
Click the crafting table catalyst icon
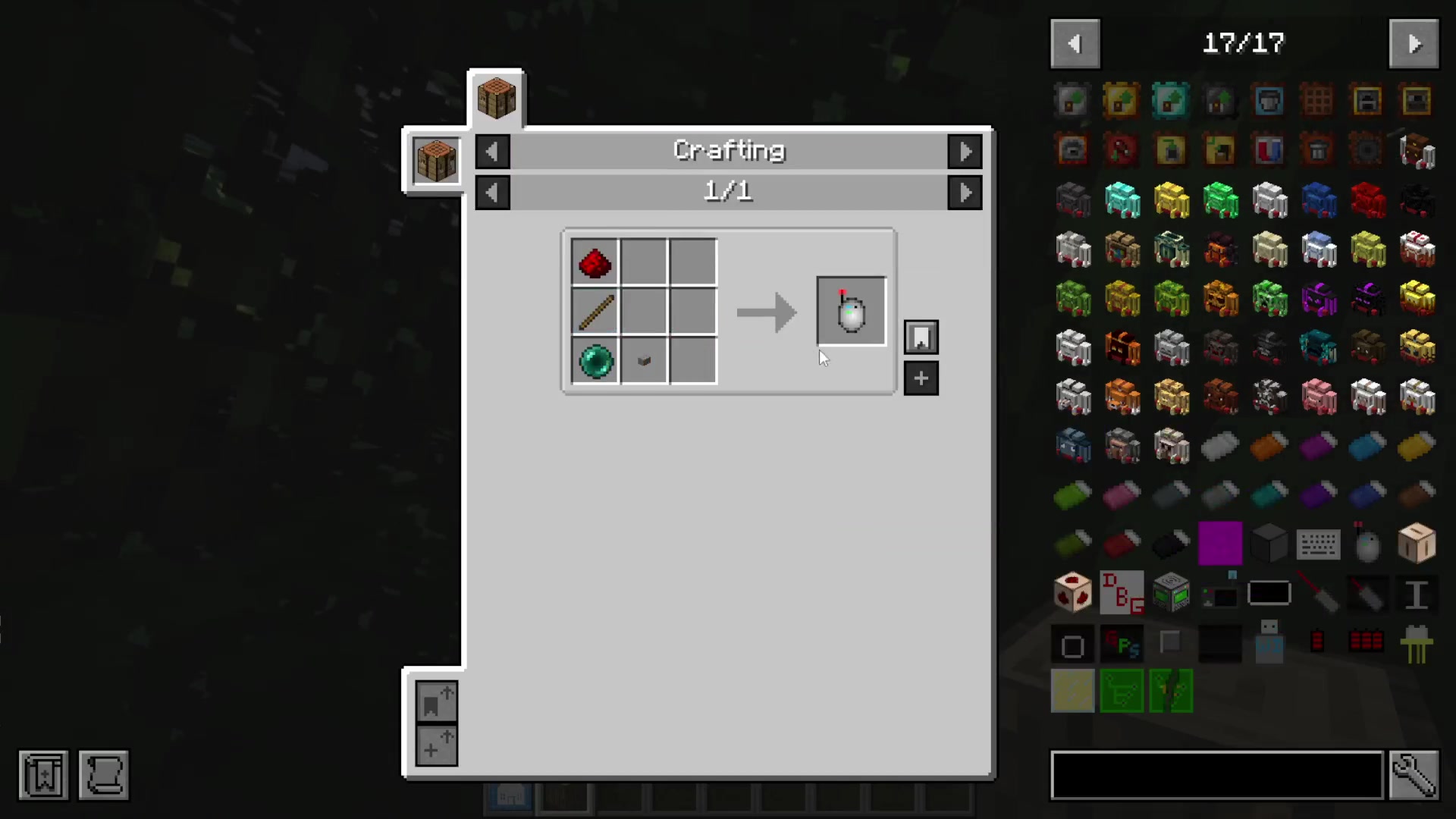(x=436, y=161)
